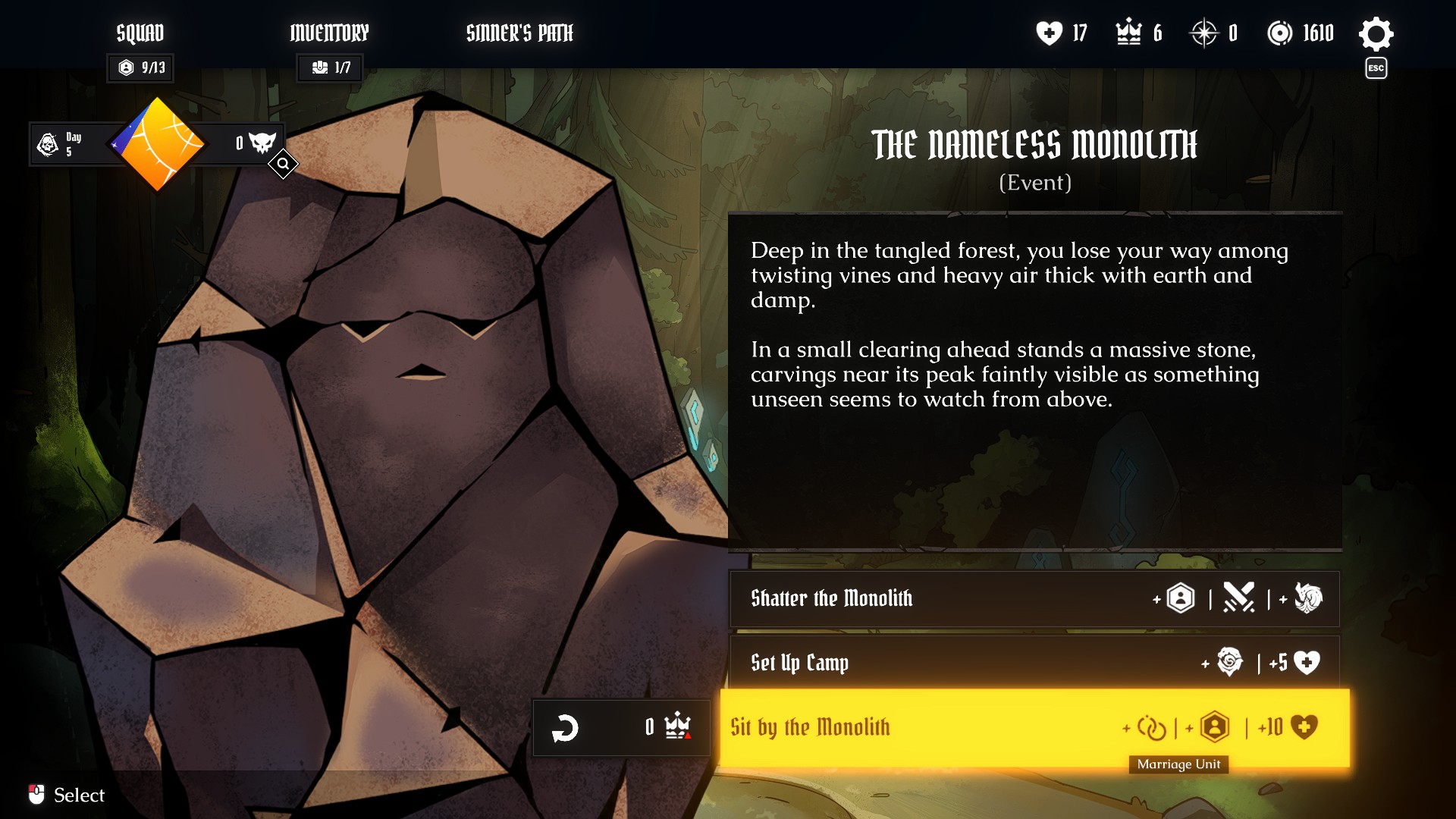Image resolution: width=1456 pixels, height=819 pixels.
Task: Click the magnifying glass on the map marker
Action: 283,164
